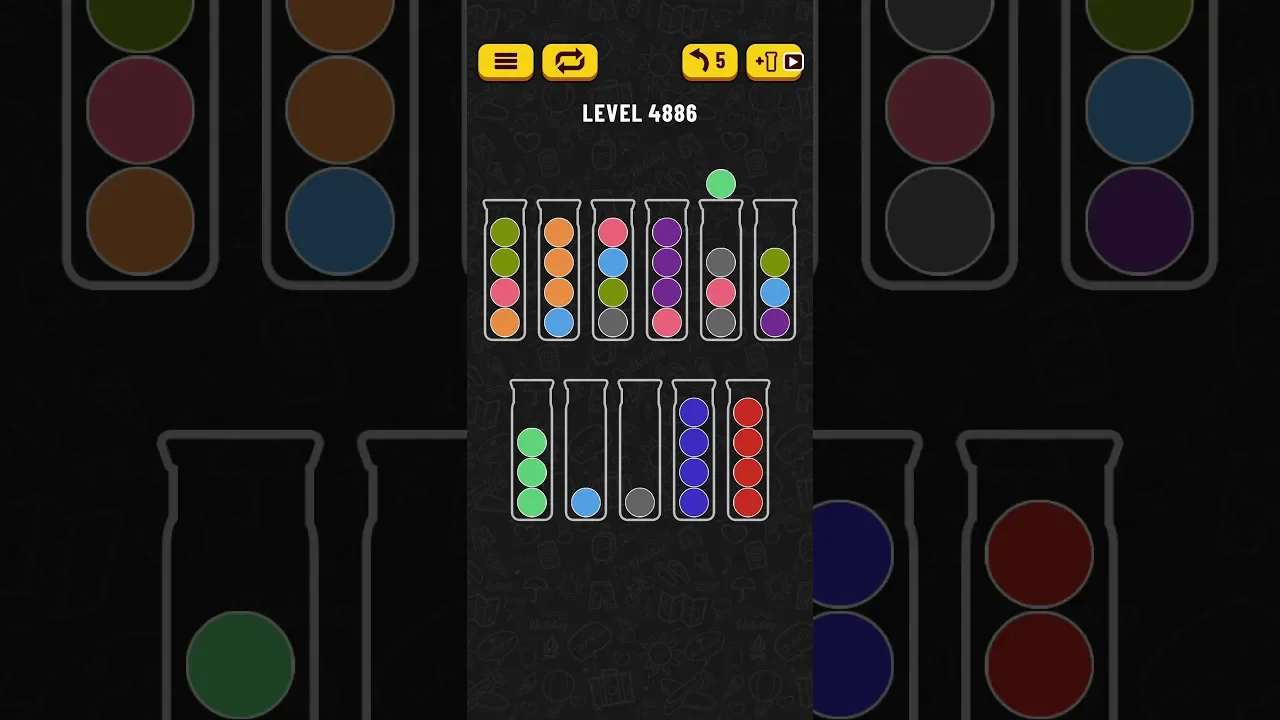Select the tube filled with red balls
The image size is (1280, 720).
748,452
